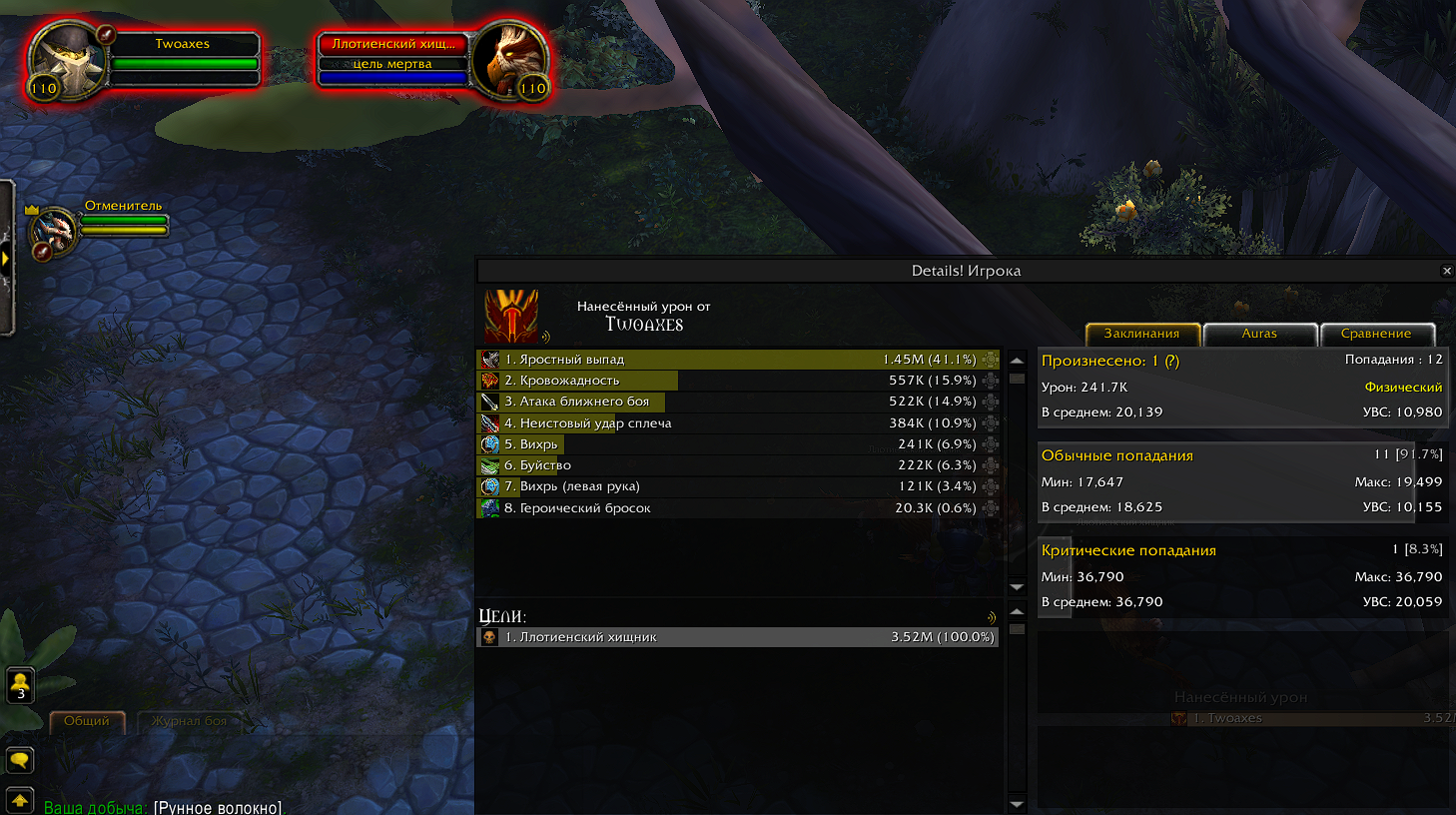Switch to the Журнал боя tab
This screenshot has height=815, width=1456.
[x=189, y=721]
